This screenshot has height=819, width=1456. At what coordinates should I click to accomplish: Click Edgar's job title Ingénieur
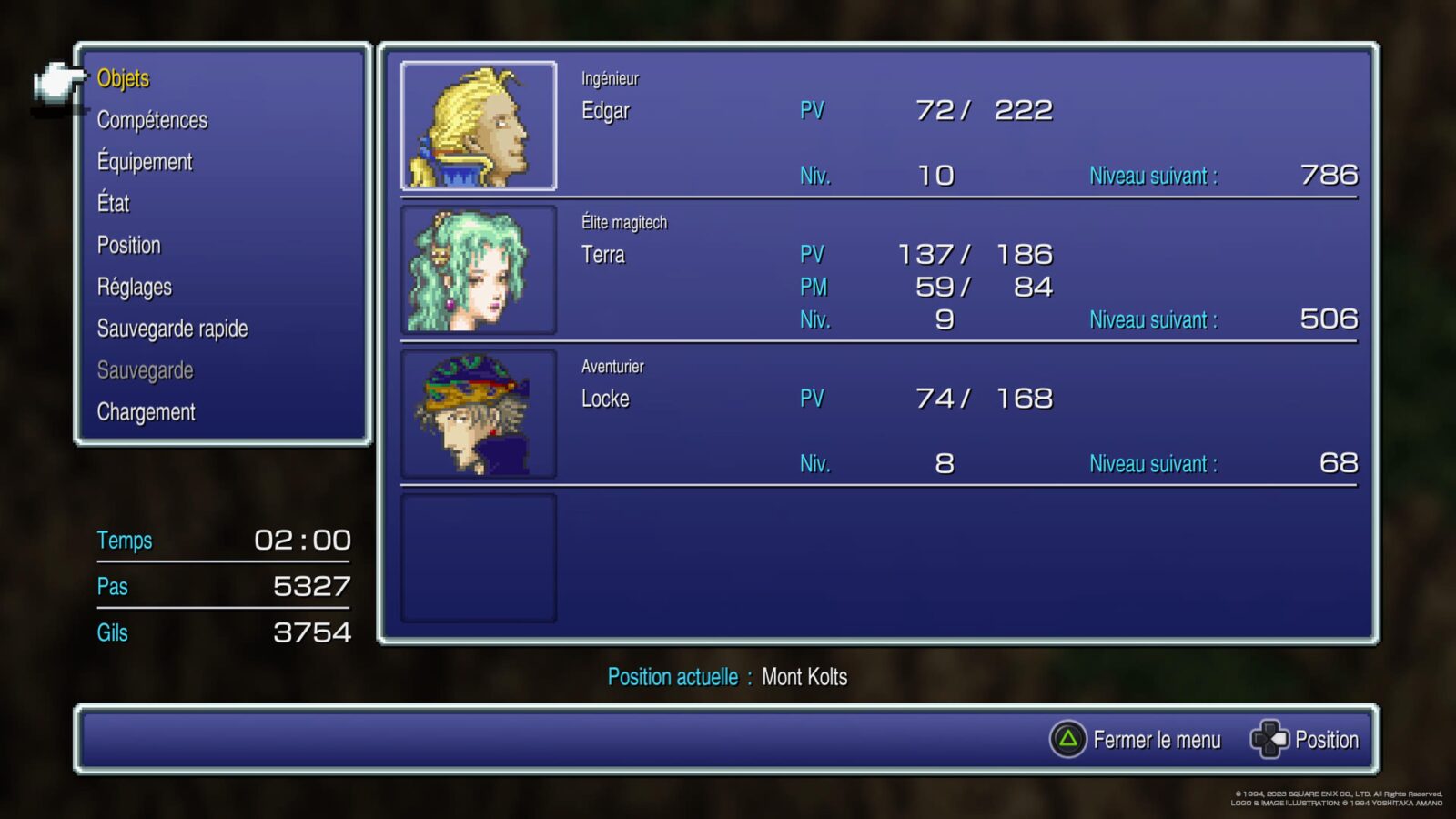[x=610, y=78]
